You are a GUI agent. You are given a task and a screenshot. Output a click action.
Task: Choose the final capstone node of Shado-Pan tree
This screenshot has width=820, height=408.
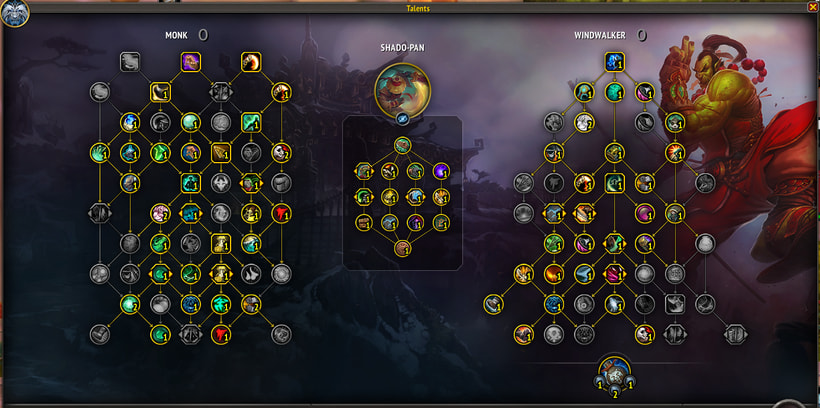402,248
